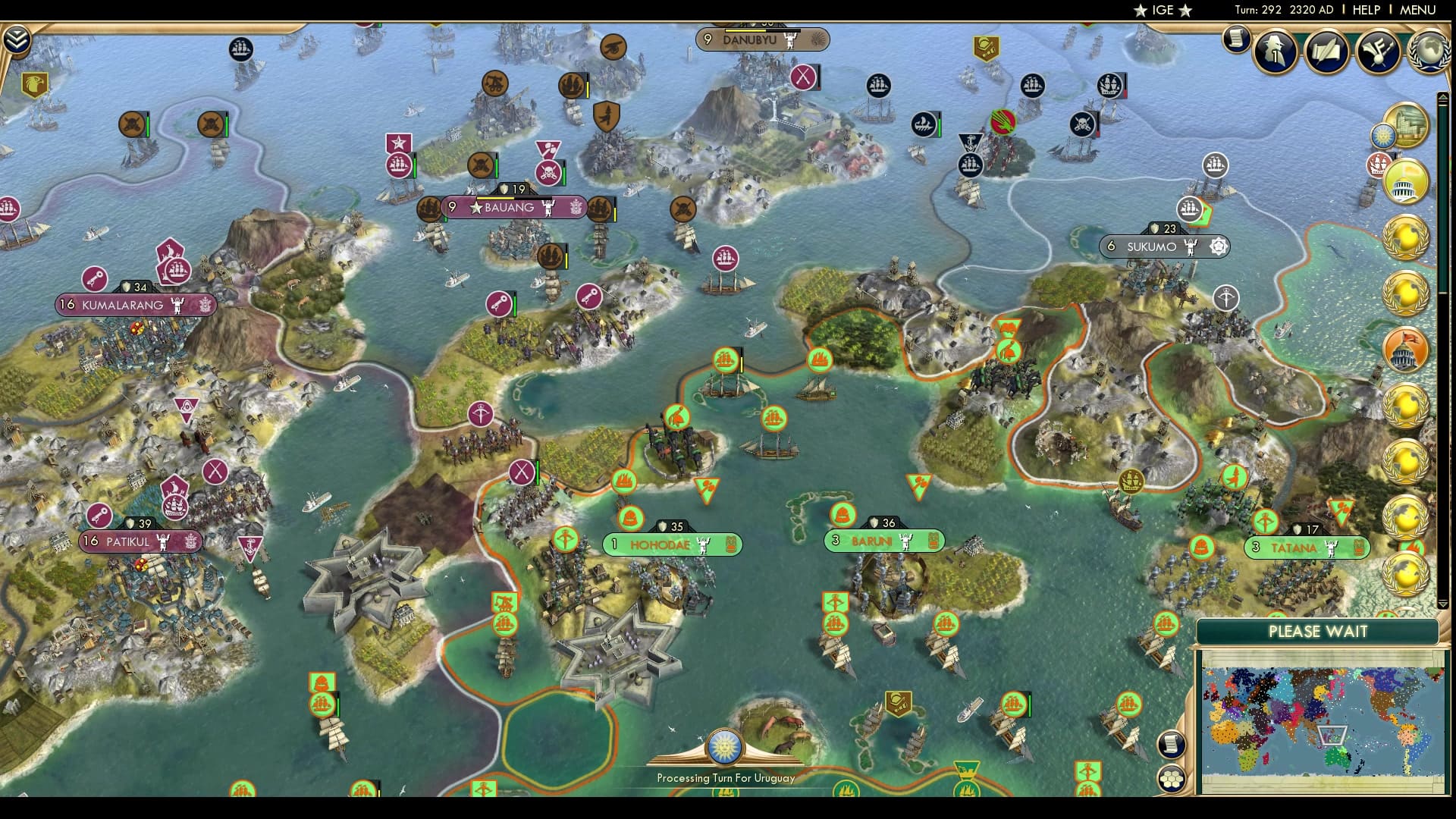Click the small scroll notification icon top-right
Image resolution: width=1456 pixels, height=819 pixels.
click(x=1235, y=39)
